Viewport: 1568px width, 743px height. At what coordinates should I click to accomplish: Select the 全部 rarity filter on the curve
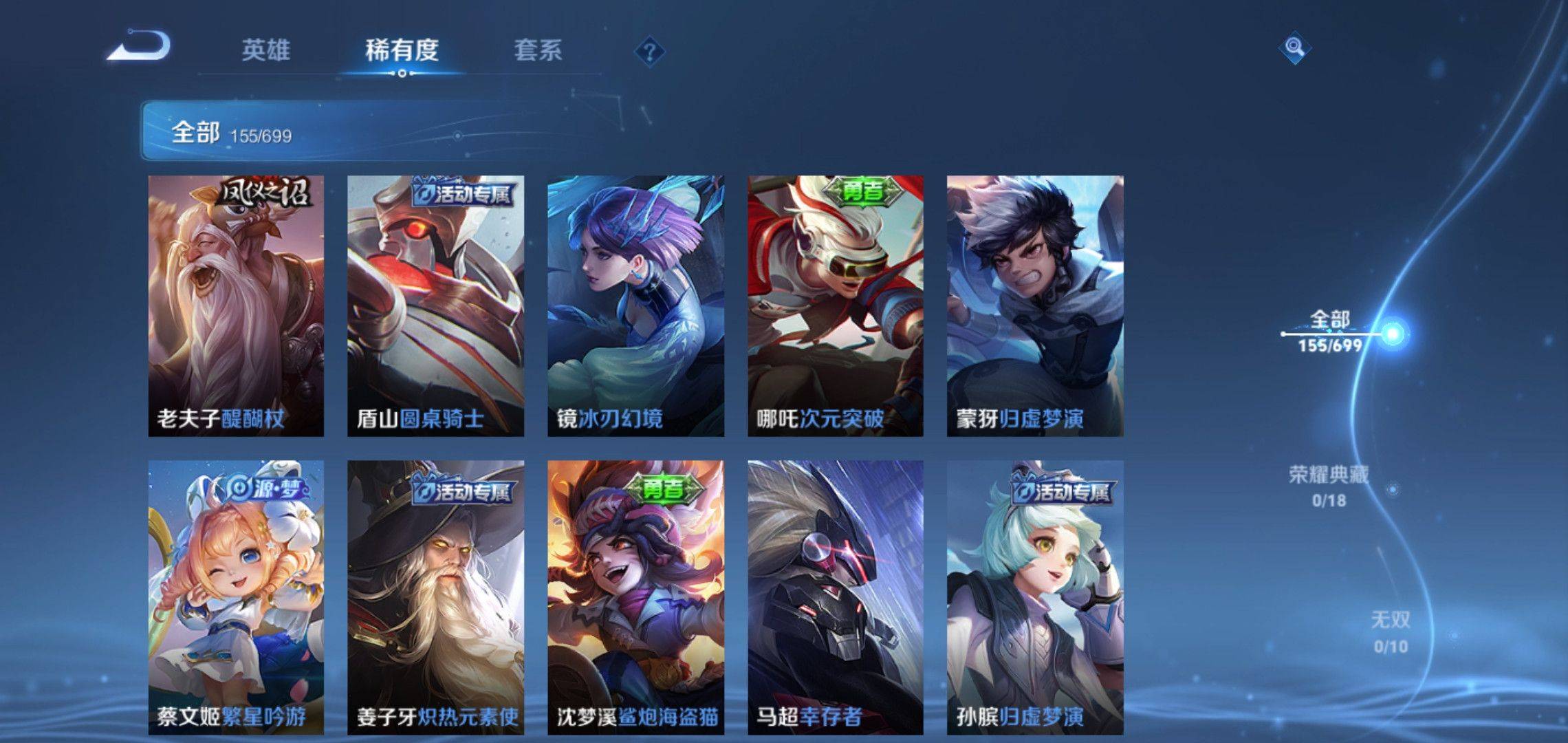[1330, 332]
